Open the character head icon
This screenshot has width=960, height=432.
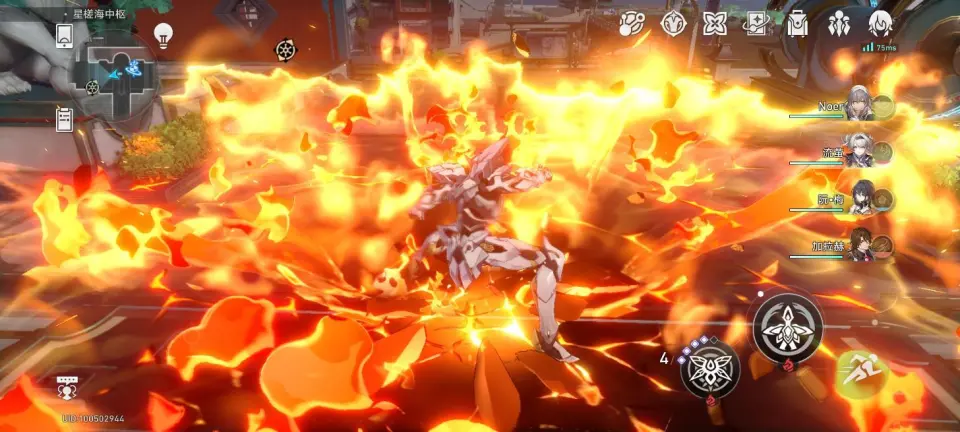coord(880,24)
